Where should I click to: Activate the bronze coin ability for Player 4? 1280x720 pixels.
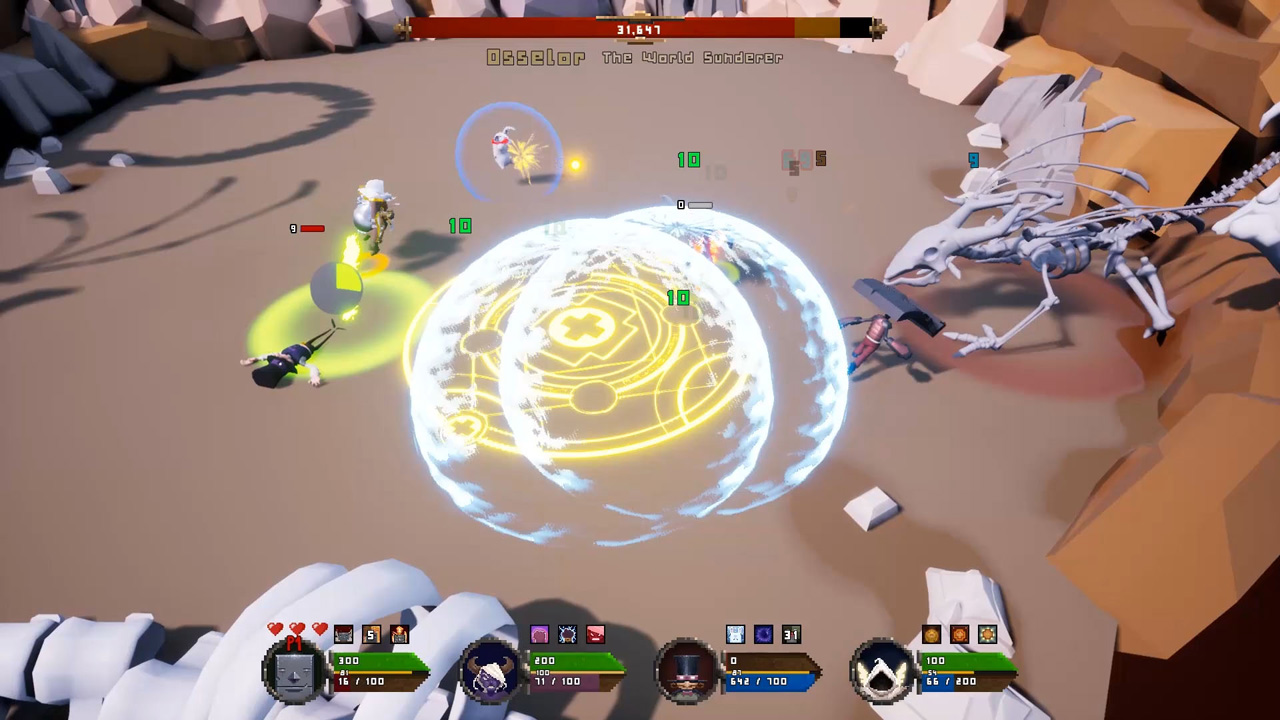click(x=930, y=634)
